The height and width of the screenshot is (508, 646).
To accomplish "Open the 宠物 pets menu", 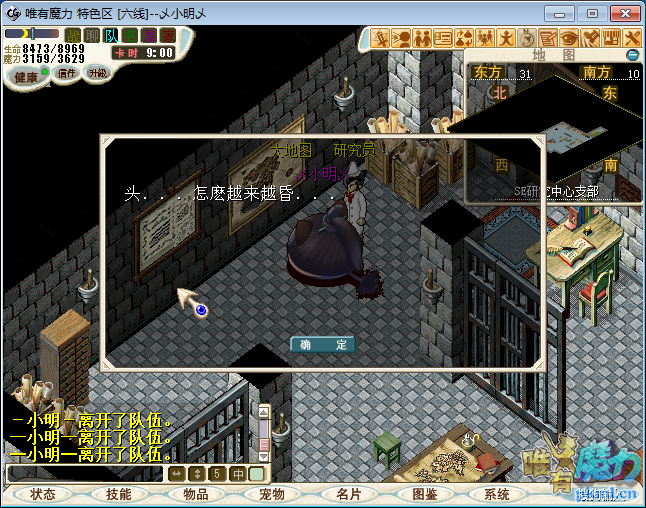I will click(271, 494).
